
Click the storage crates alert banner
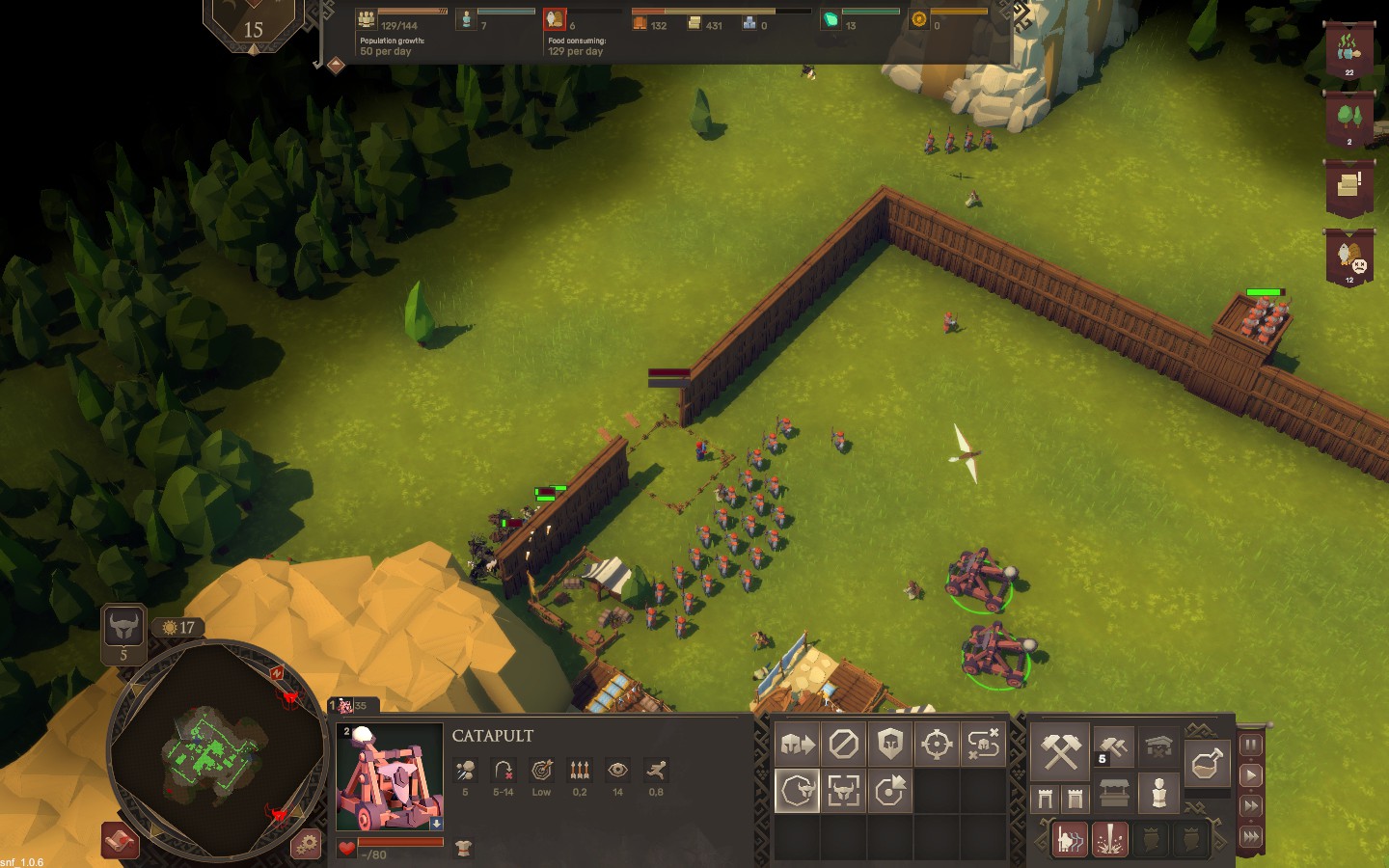pos(1349,187)
